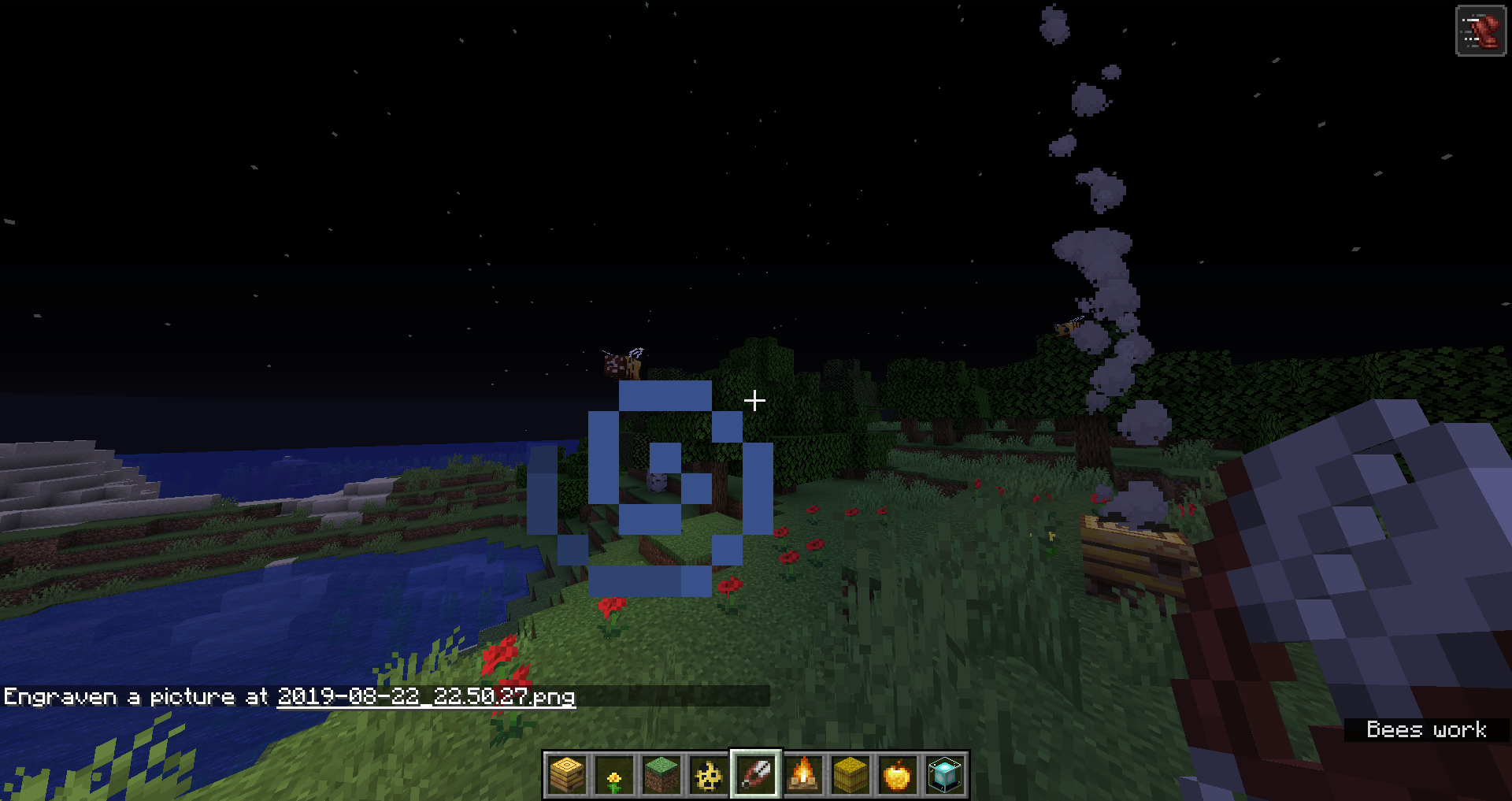Select the shears hotbar slot
The image size is (1512, 801).
click(x=756, y=775)
